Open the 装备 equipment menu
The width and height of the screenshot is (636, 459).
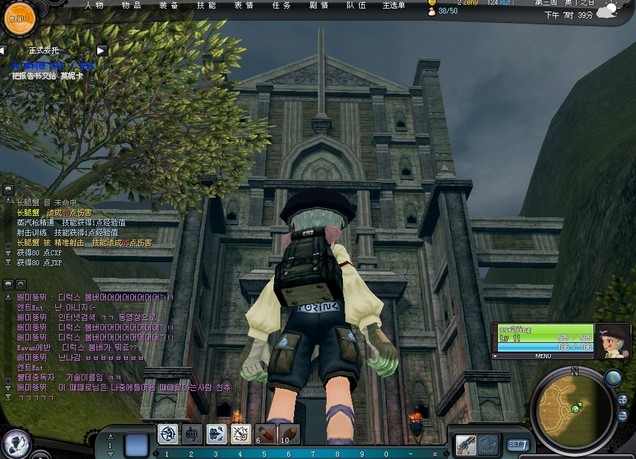click(168, 5)
